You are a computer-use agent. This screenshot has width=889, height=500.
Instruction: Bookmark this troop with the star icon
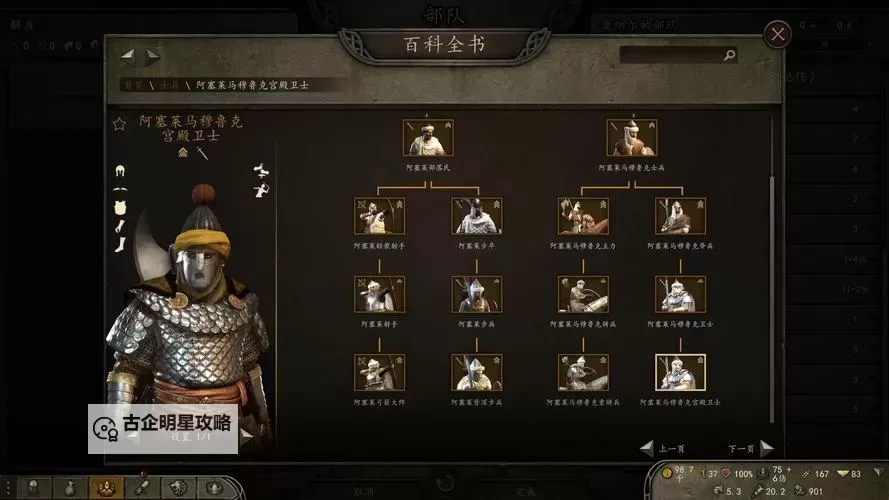point(119,124)
